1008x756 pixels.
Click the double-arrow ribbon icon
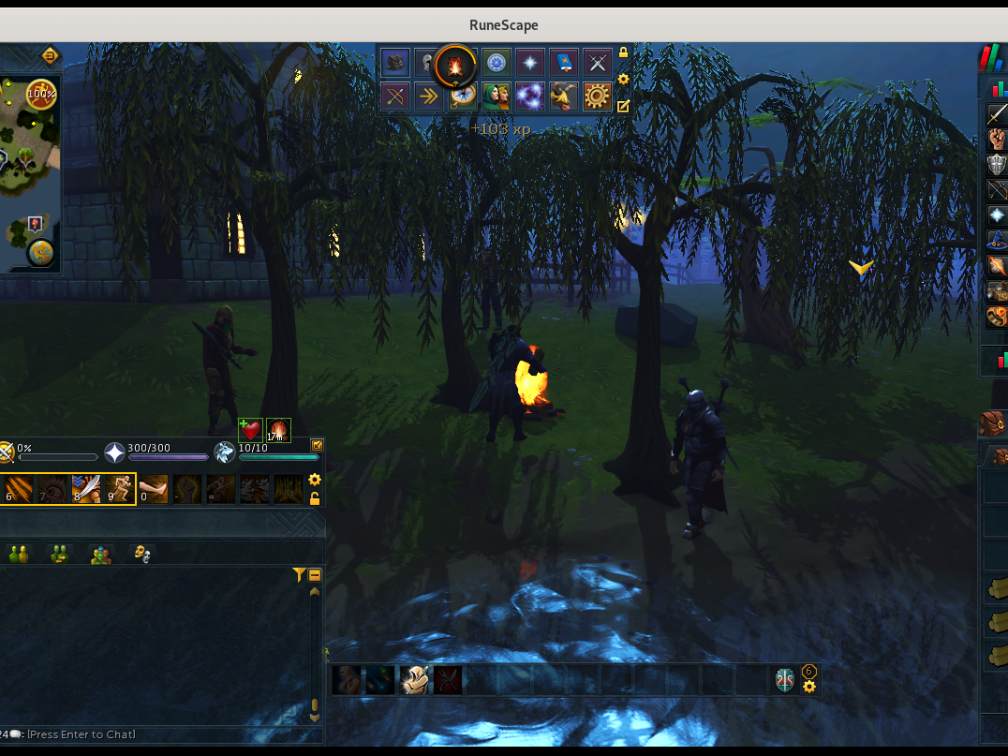pyautogui.click(x=428, y=96)
